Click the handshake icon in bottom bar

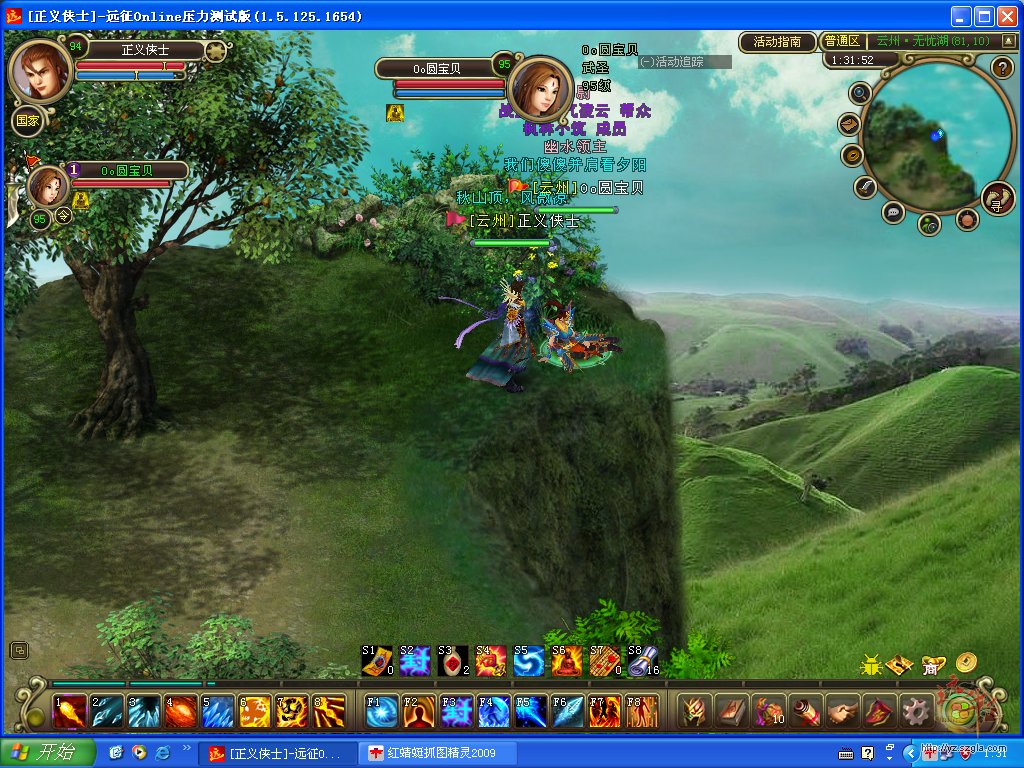tap(842, 711)
